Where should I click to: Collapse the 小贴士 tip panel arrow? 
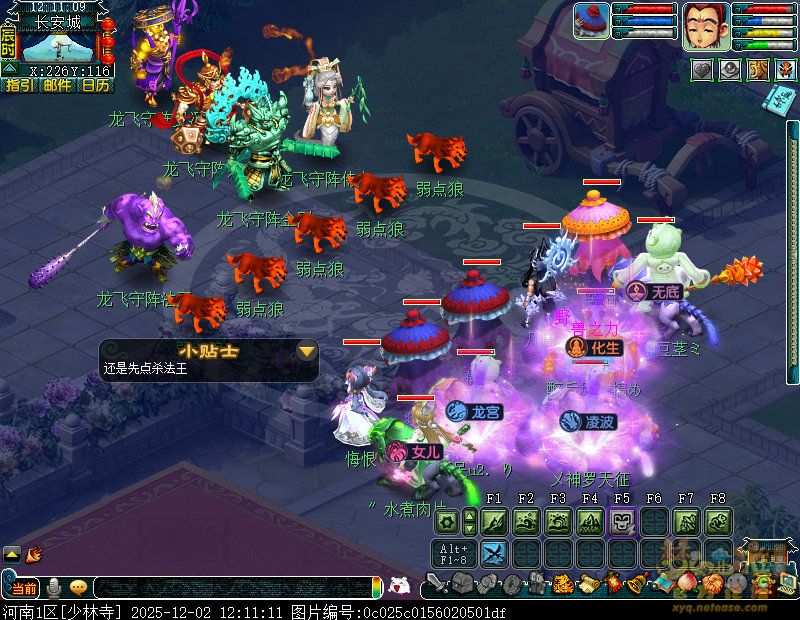tap(306, 351)
